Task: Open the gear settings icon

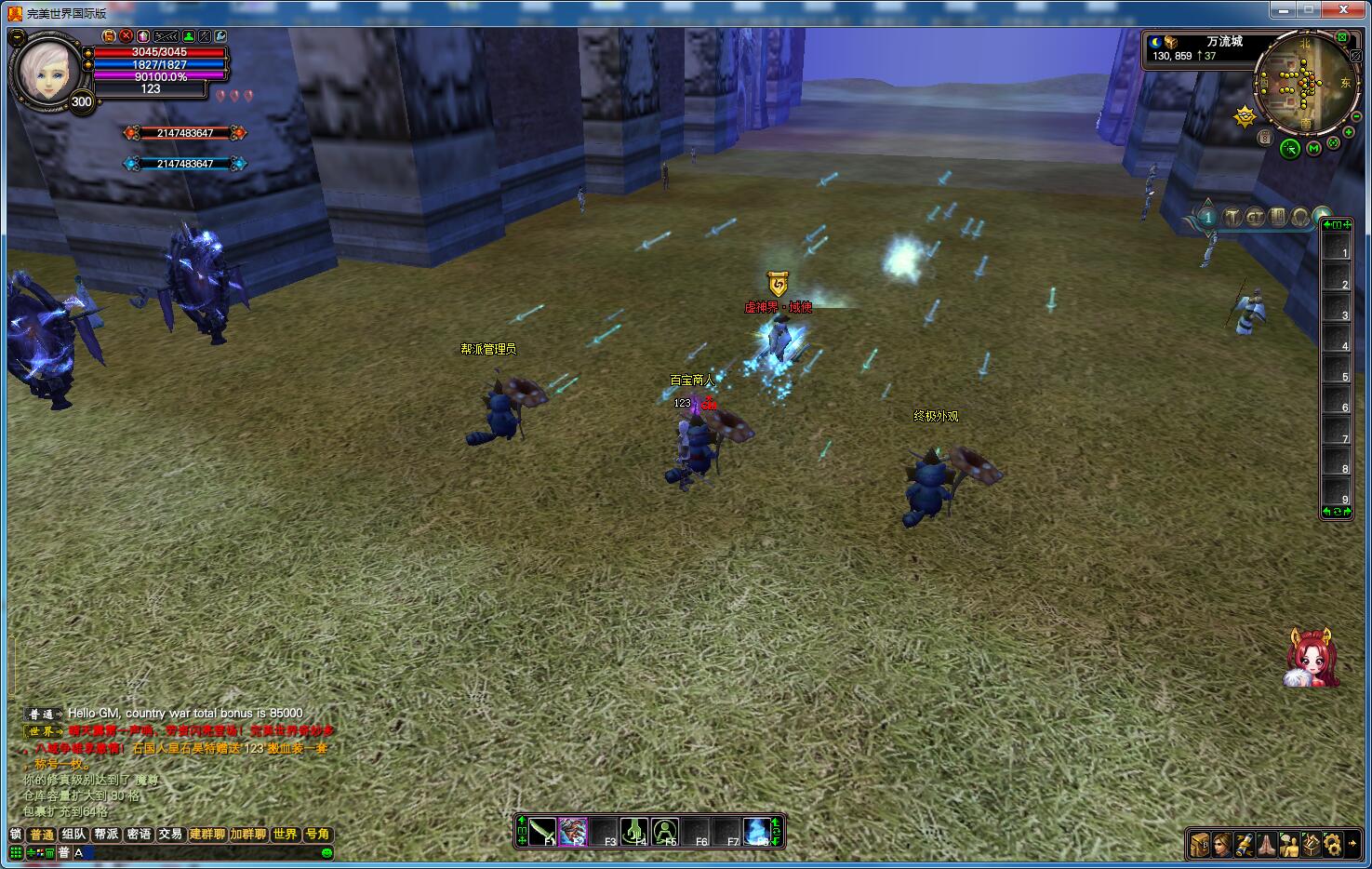Action: [x=1333, y=845]
